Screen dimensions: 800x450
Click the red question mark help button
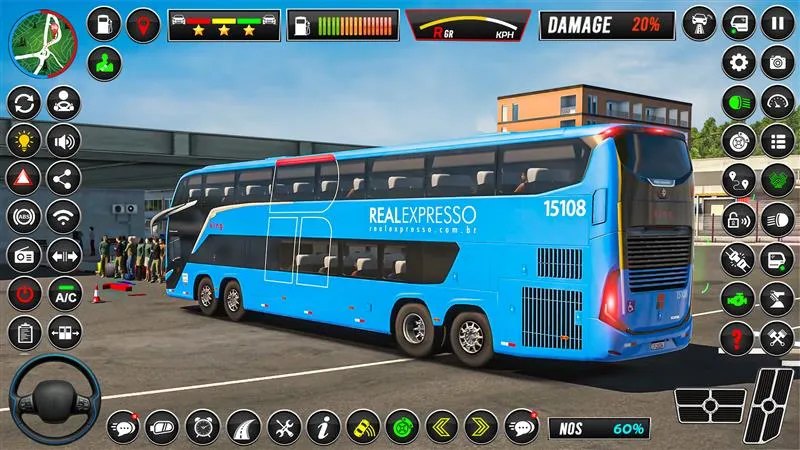click(739, 337)
